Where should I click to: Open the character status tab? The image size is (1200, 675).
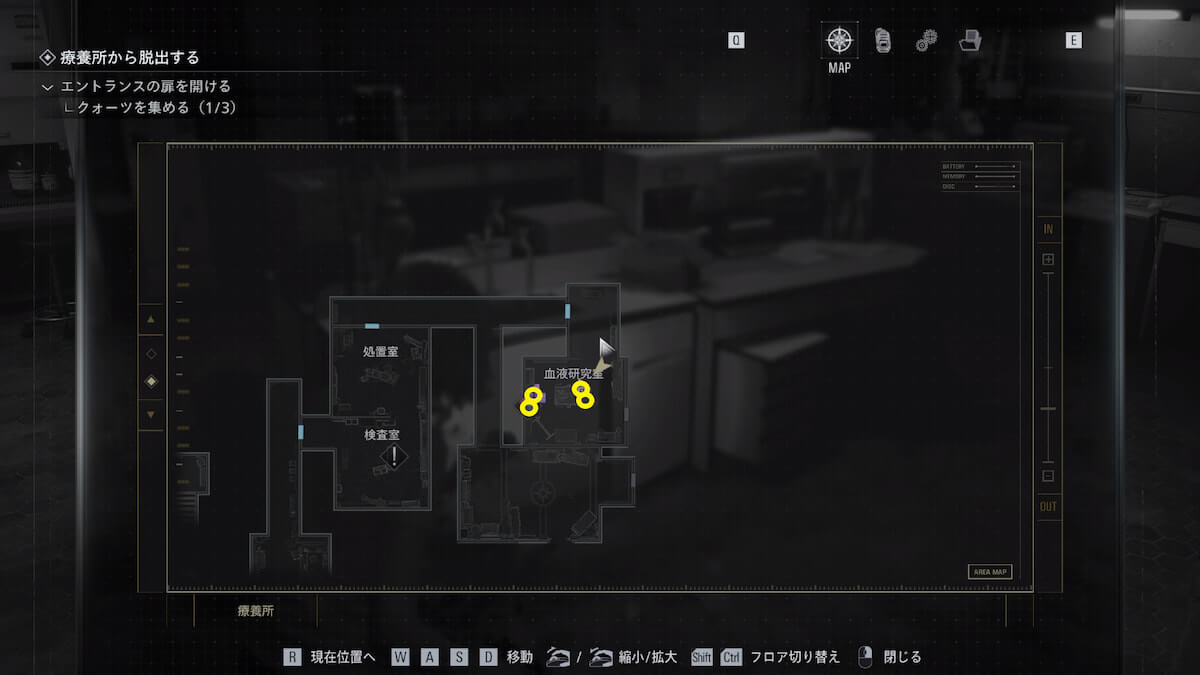pos(882,40)
